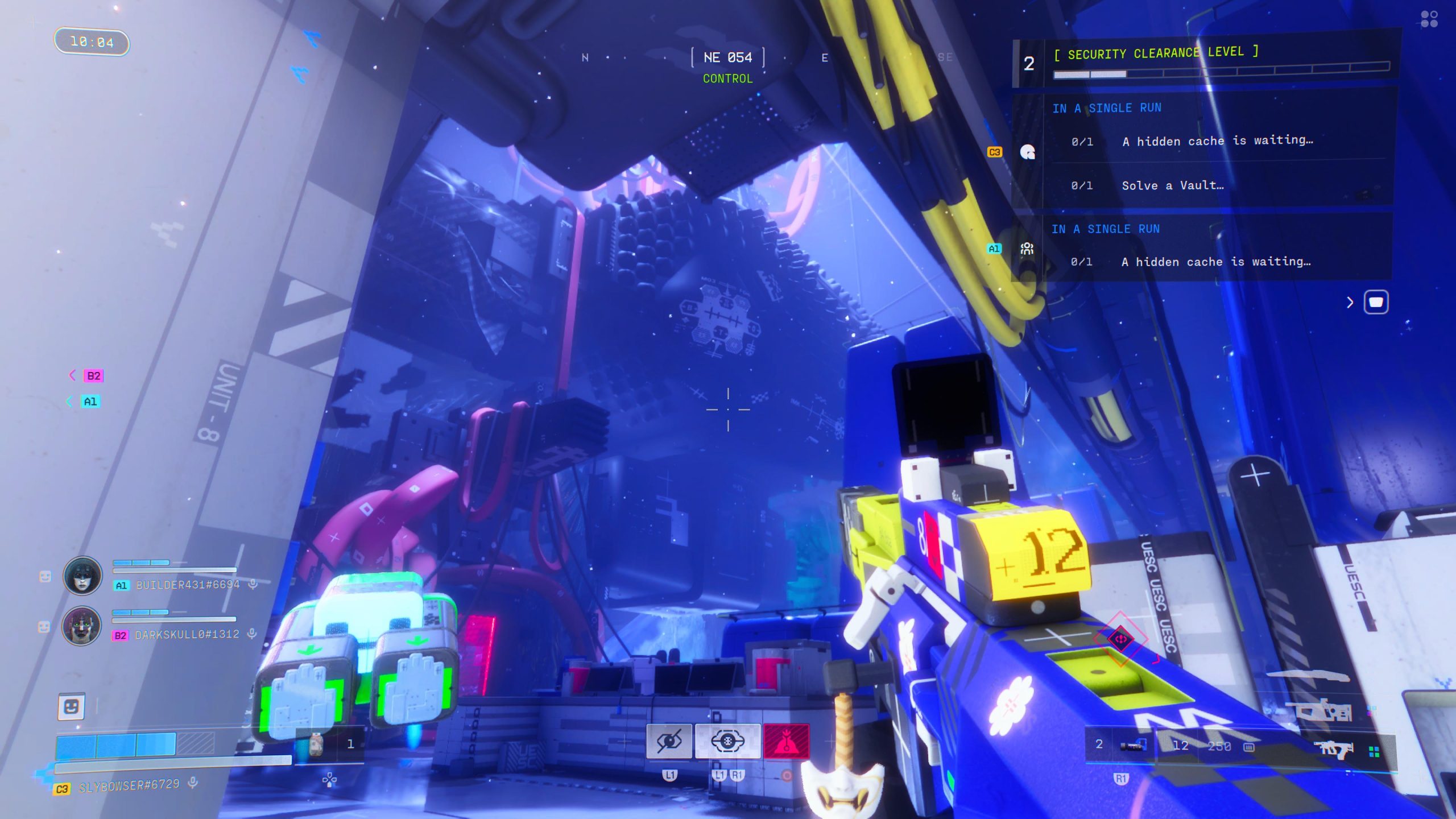
Task: Mute BUILDER431#6694's microphone
Action: [252, 584]
